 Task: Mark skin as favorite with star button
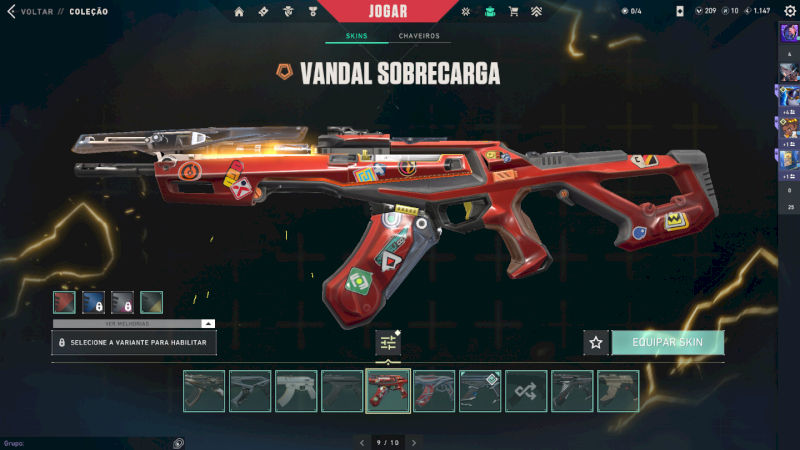(x=596, y=342)
